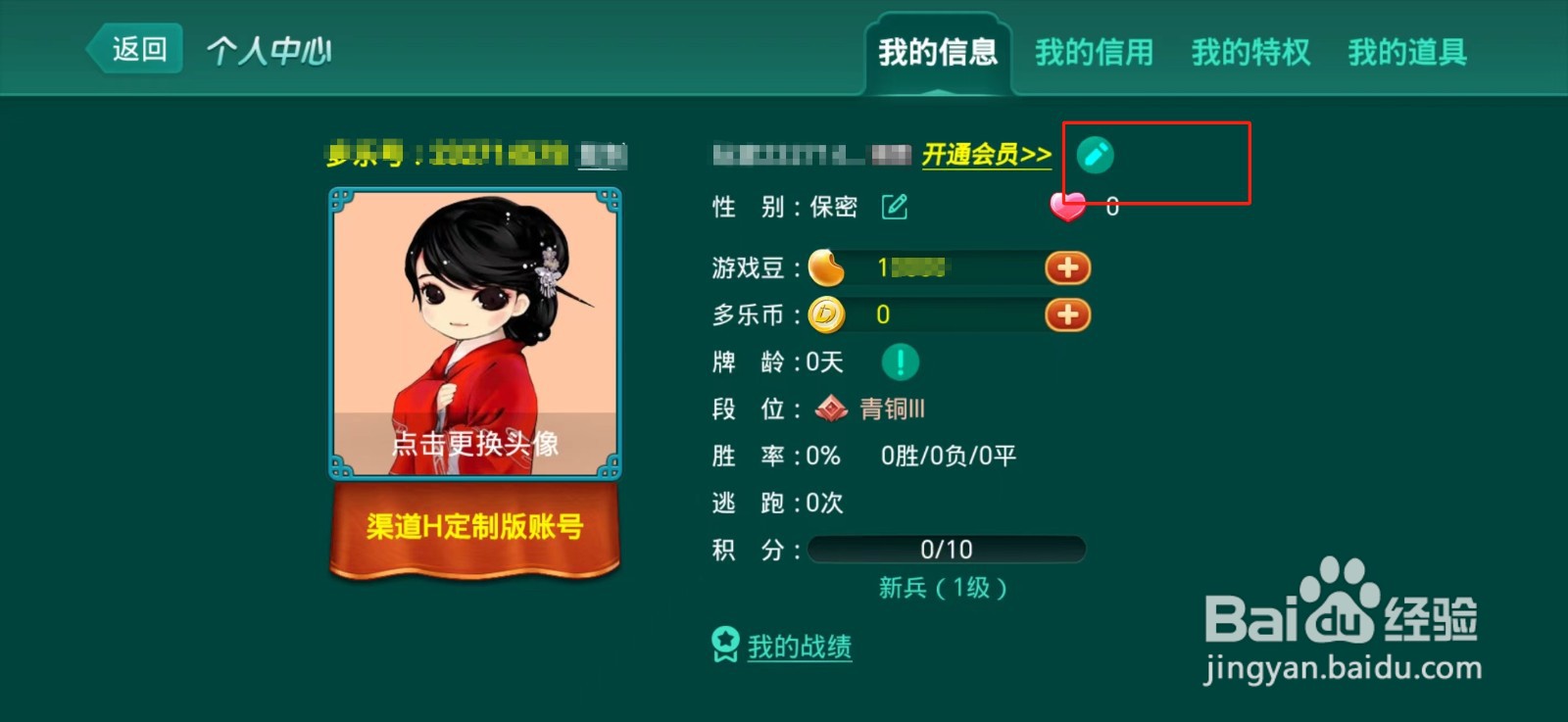Click the pink heart icon
The image size is (1568, 722).
pyautogui.click(x=1066, y=207)
